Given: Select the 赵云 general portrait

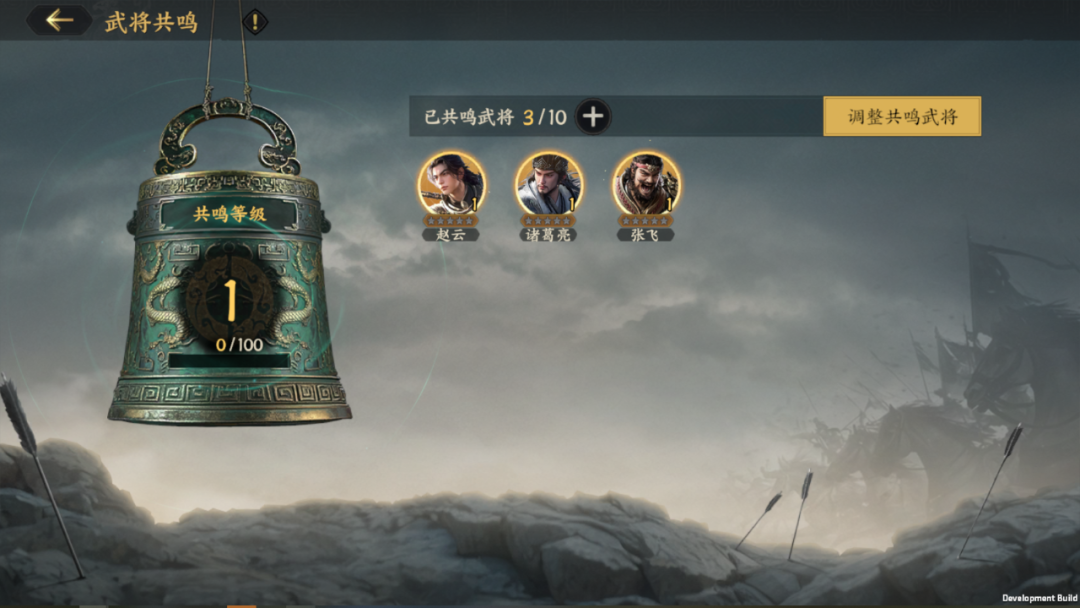Looking at the screenshot, I should pyautogui.click(x=451, y=184).
